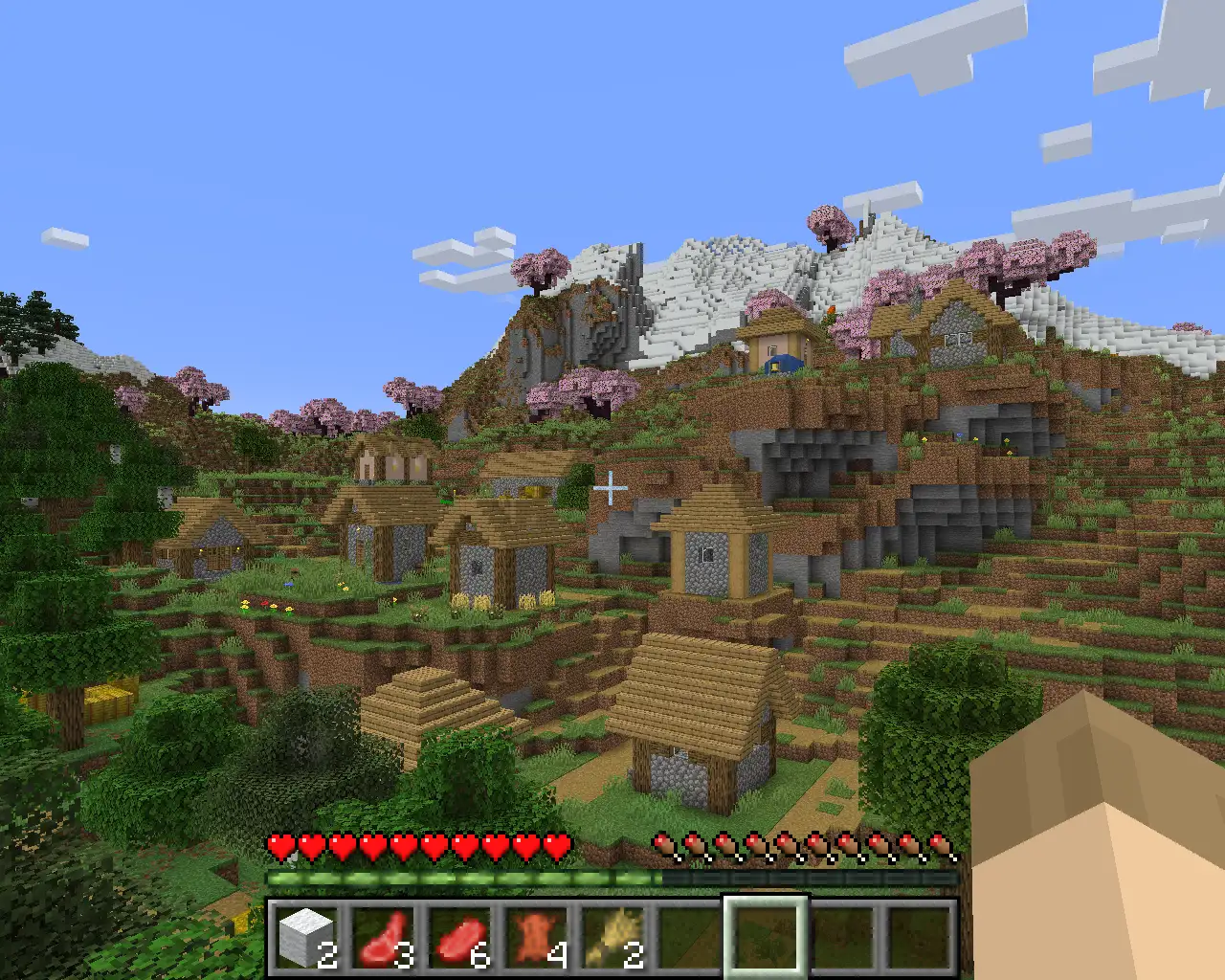
Task: Select the white block hotbar slot
Action: tap(306, 936)
